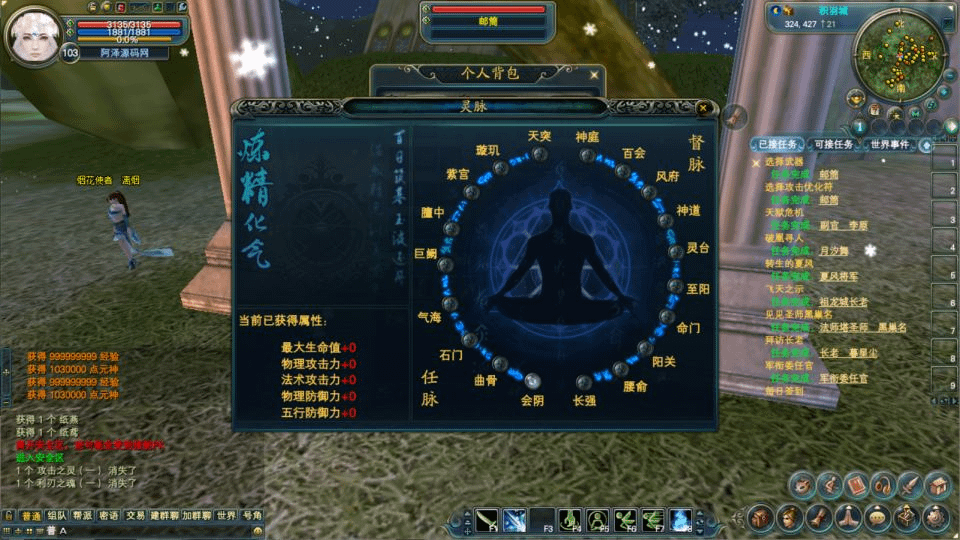Select the 组队 team chat channel

coord(57,516)
